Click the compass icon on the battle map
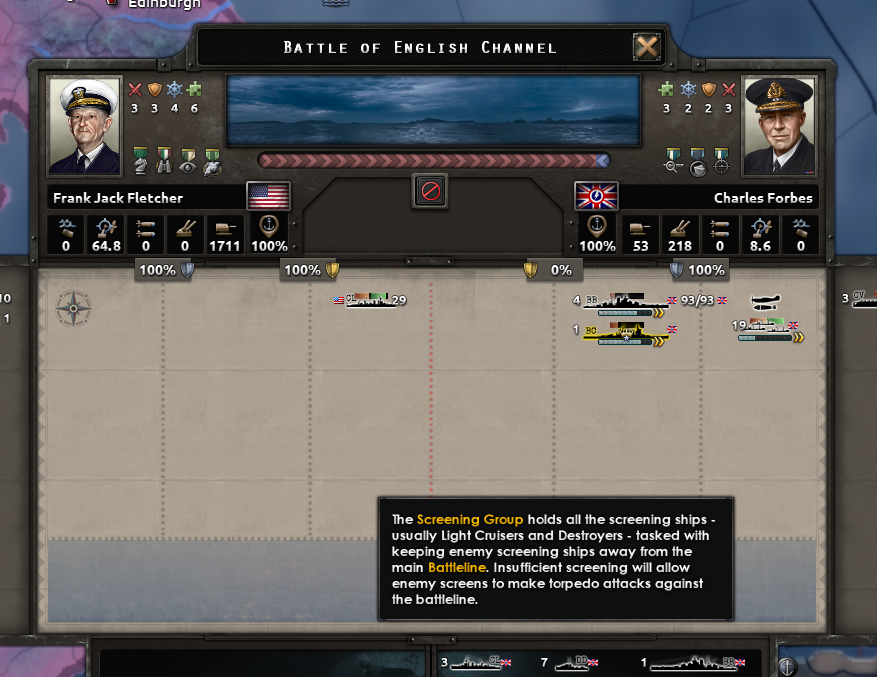 [73, 308]
